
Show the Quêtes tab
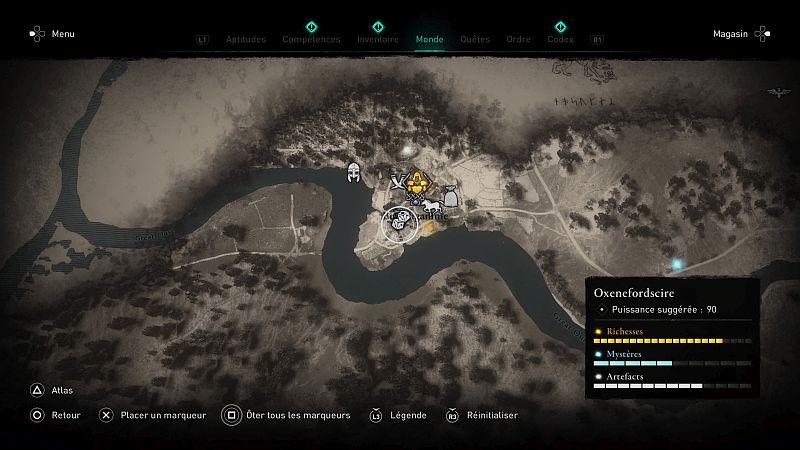(x=475, y=40)
